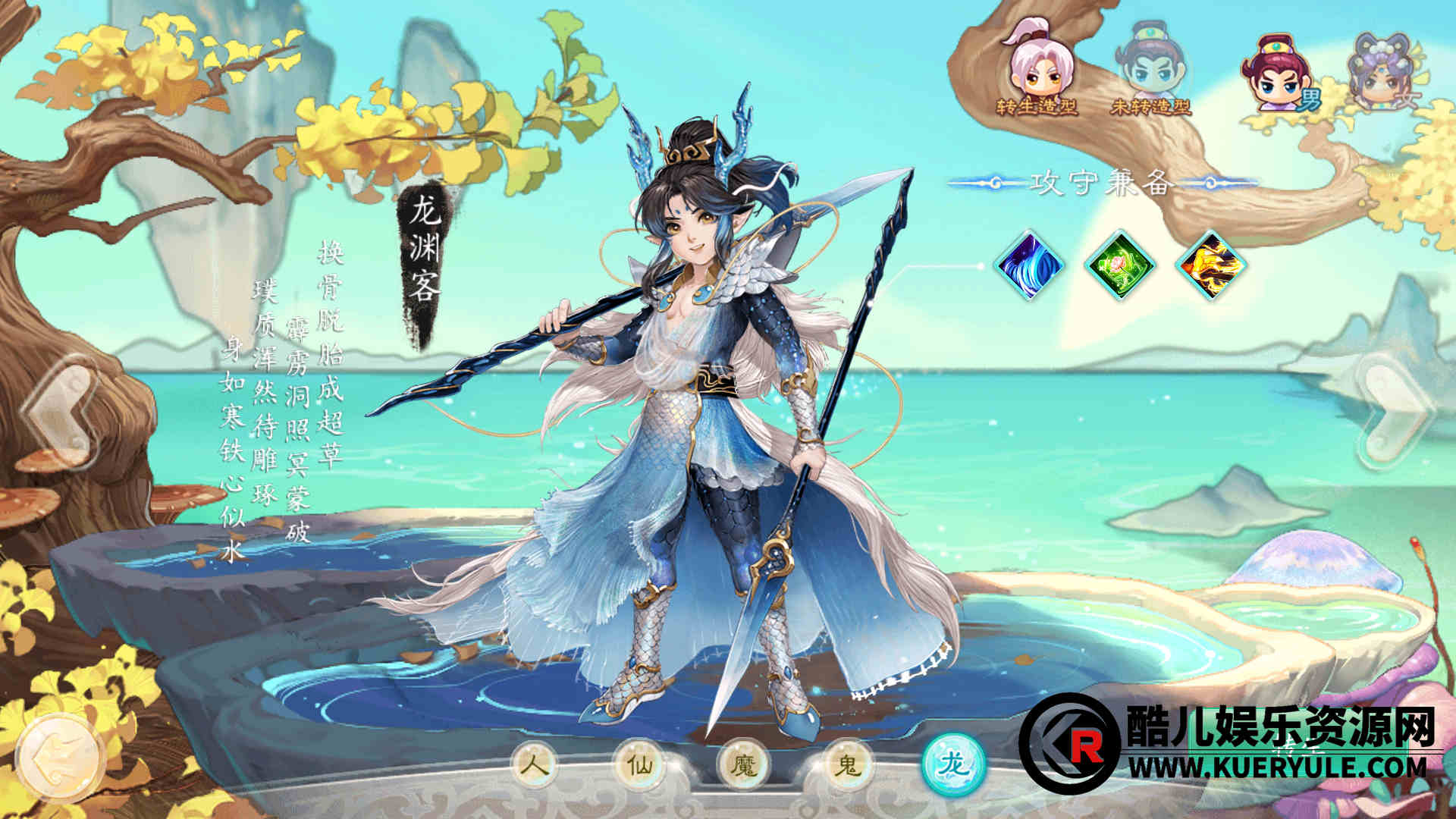View the blue water vortex skill
This screenshot has width=1456, height=819.
click(1029, 265)
